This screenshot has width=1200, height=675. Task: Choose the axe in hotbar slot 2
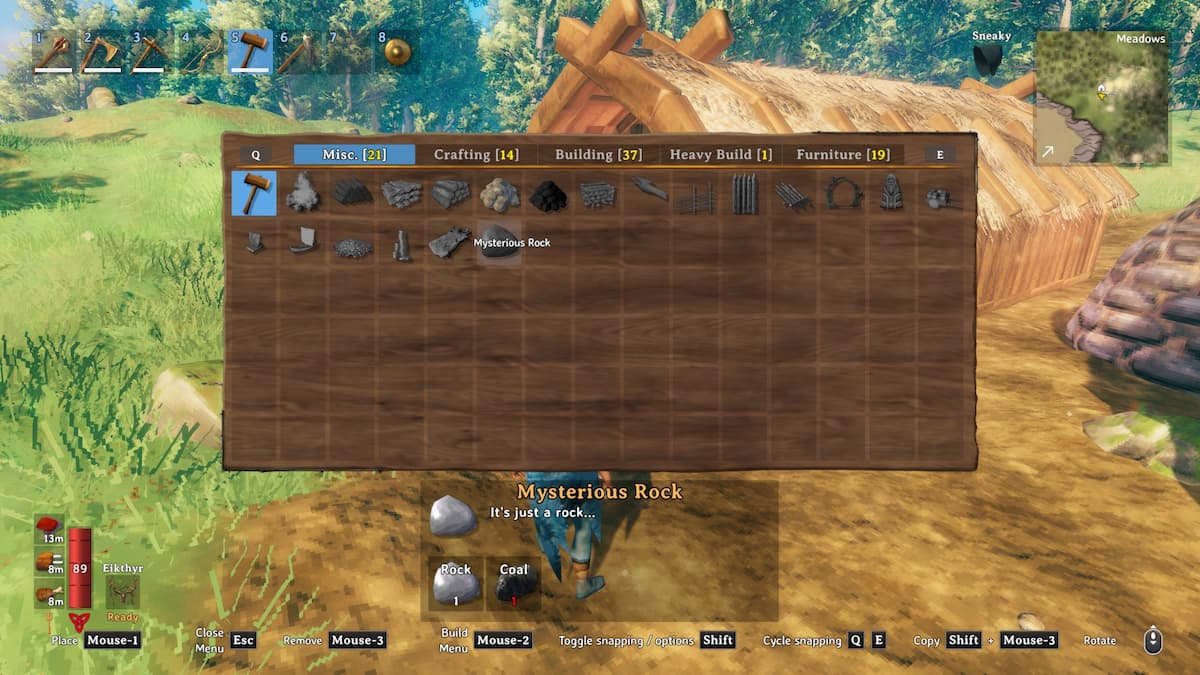click(x=103, y=52)
